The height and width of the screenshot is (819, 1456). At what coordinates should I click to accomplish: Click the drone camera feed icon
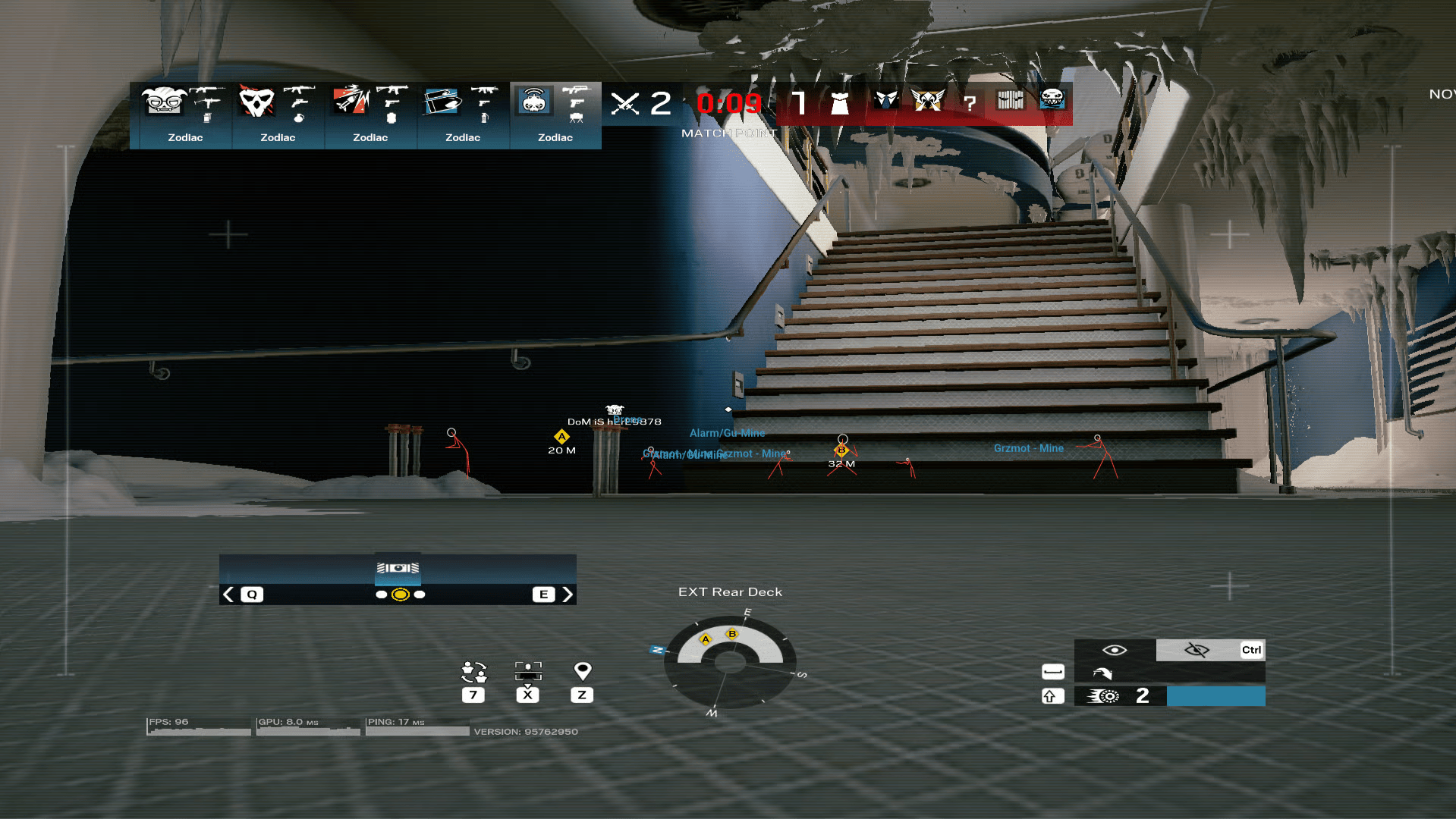[398, 568]
